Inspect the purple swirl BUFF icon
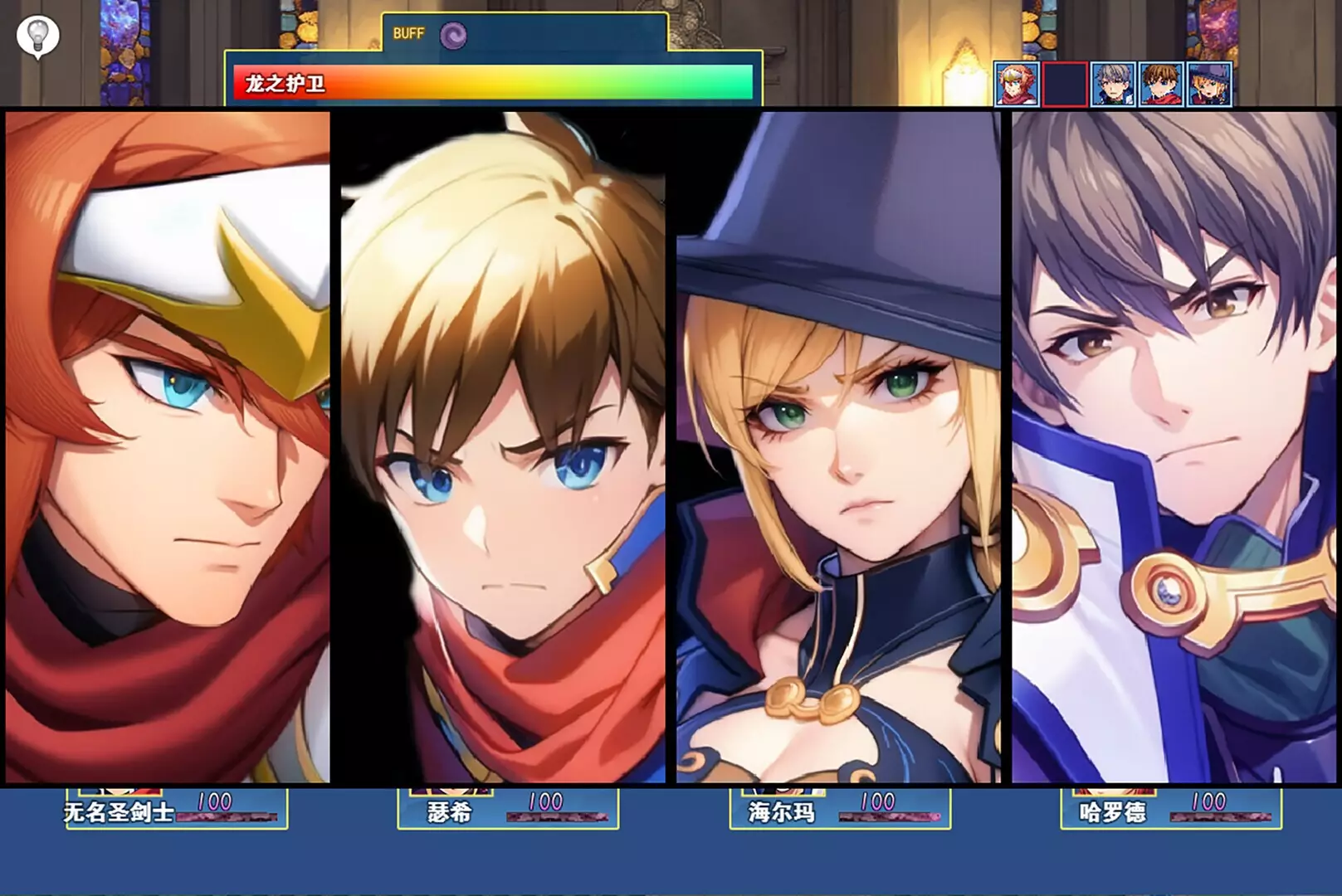Image resolution: width=1342 pixels, height=896 pixels. [x=453, y=35]
